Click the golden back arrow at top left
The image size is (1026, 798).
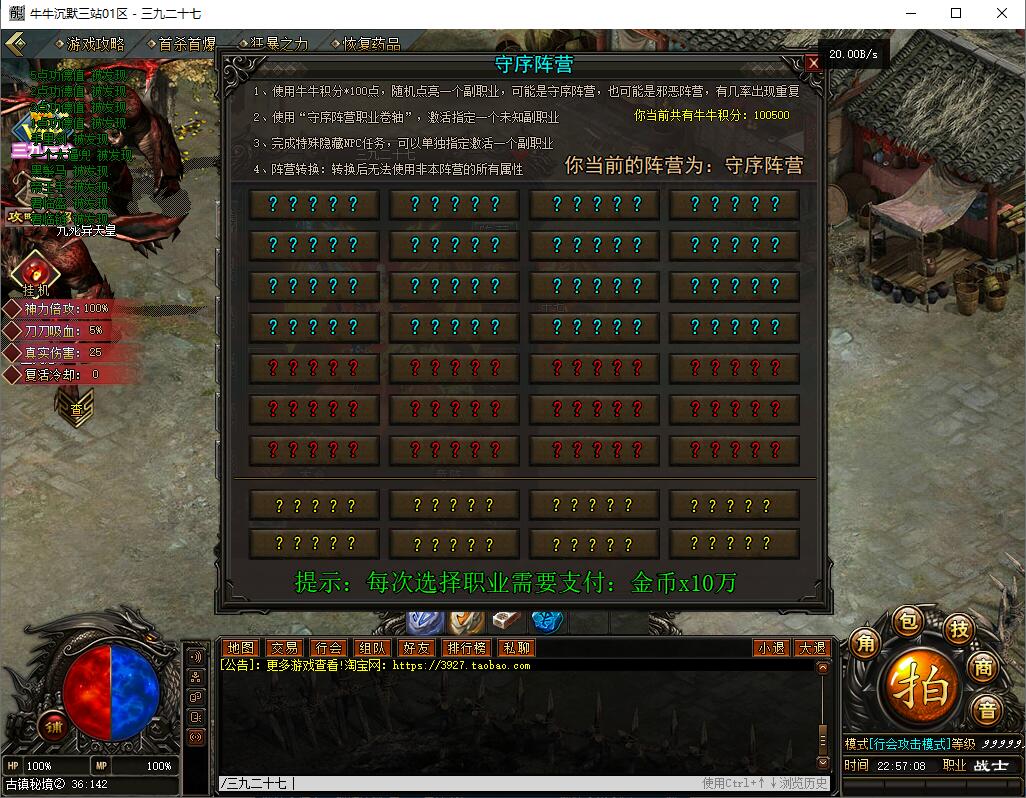click(16, 44)
